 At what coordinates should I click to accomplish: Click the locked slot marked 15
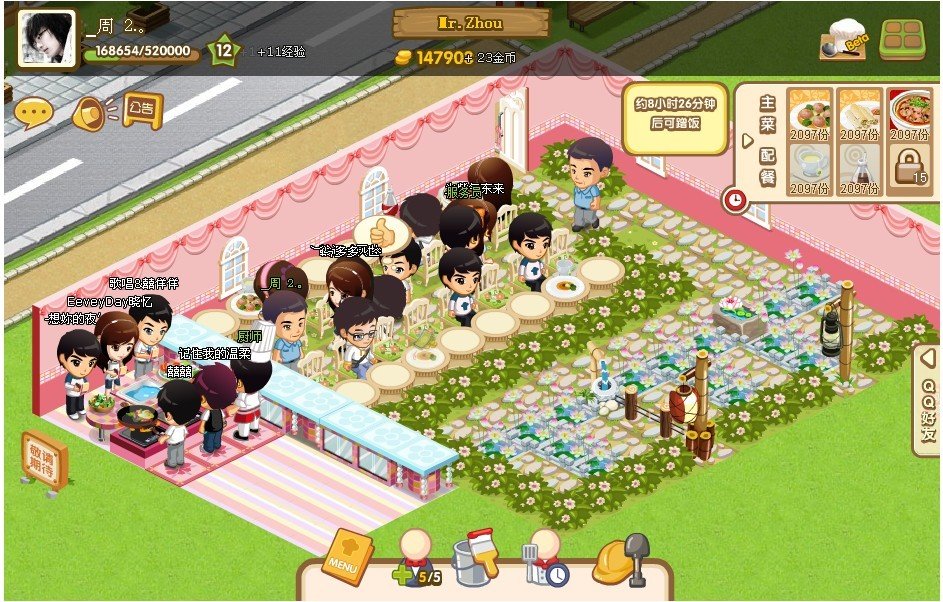tap(909, 166)
